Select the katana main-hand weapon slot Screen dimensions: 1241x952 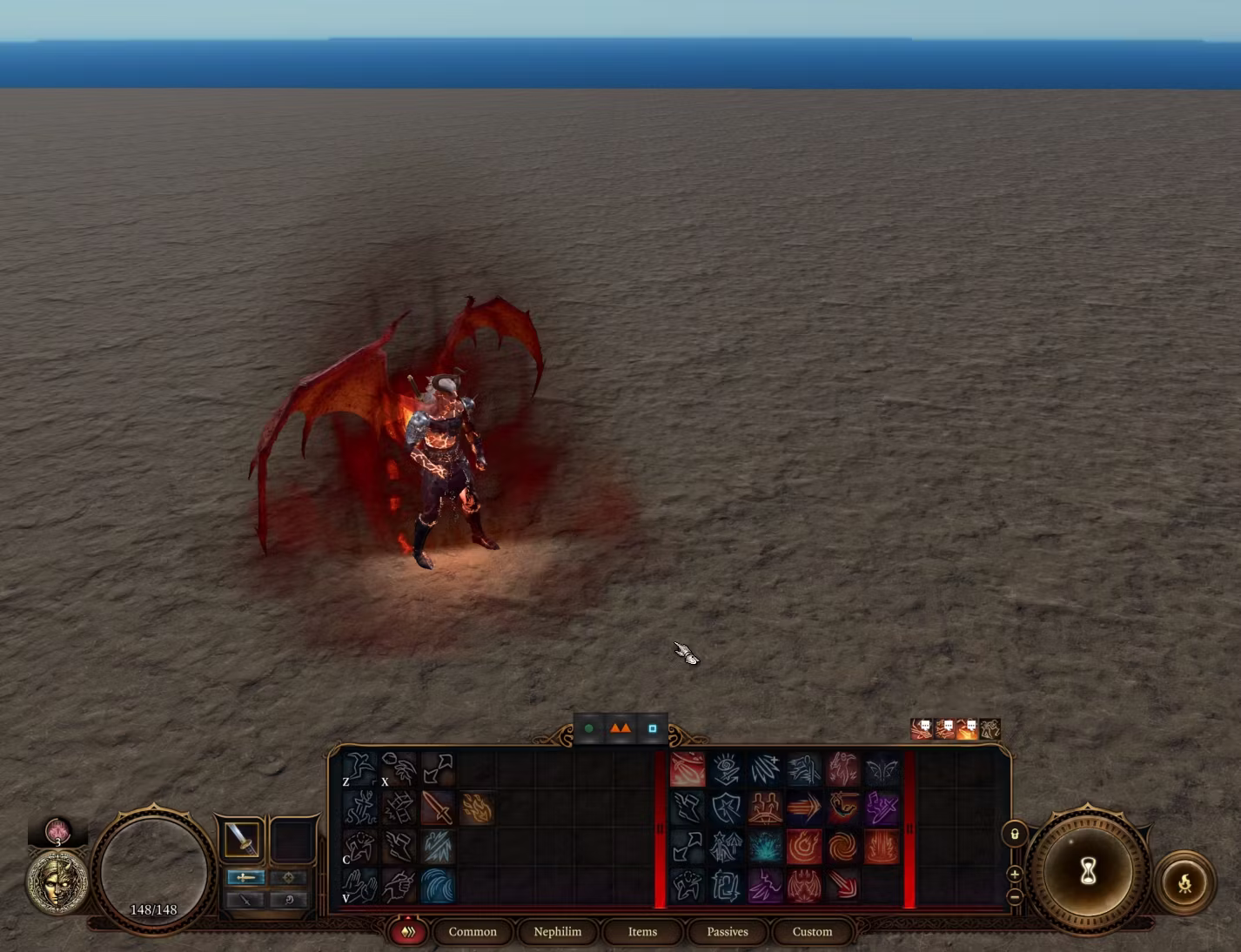pyautogui.click(x=241, y=839)
